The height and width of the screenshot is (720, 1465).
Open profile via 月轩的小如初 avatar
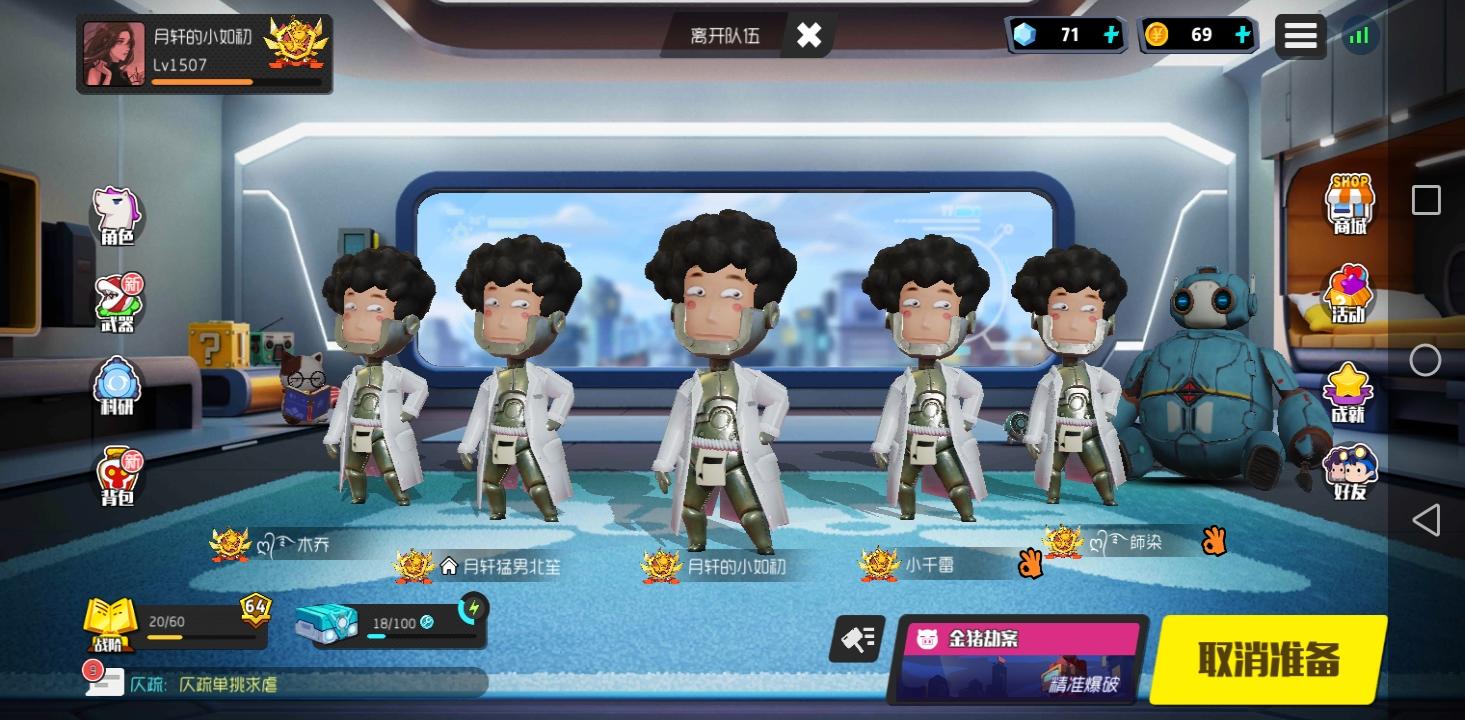click(114, 52)
